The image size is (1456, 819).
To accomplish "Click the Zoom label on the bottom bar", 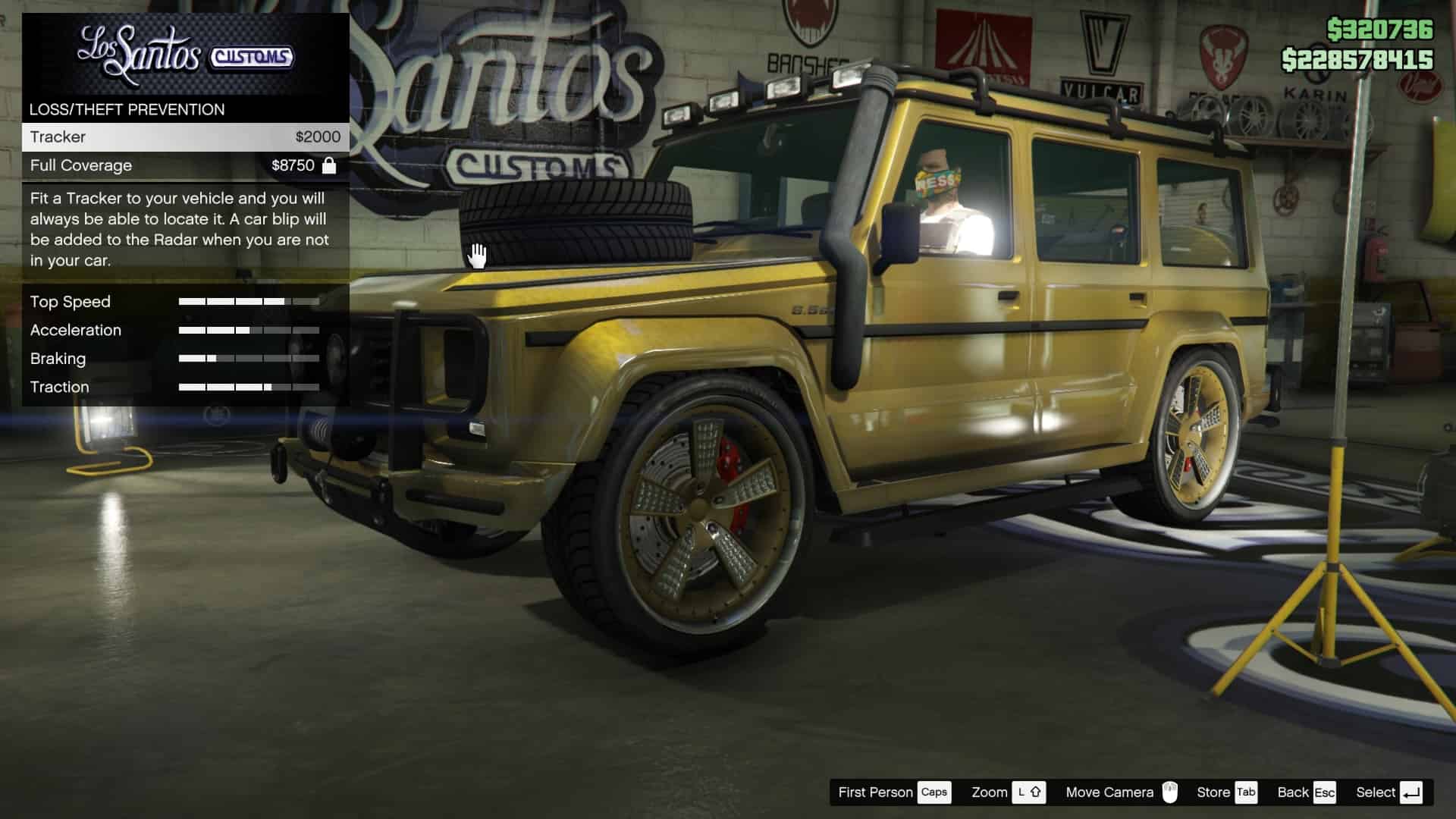I will [990, 792].
